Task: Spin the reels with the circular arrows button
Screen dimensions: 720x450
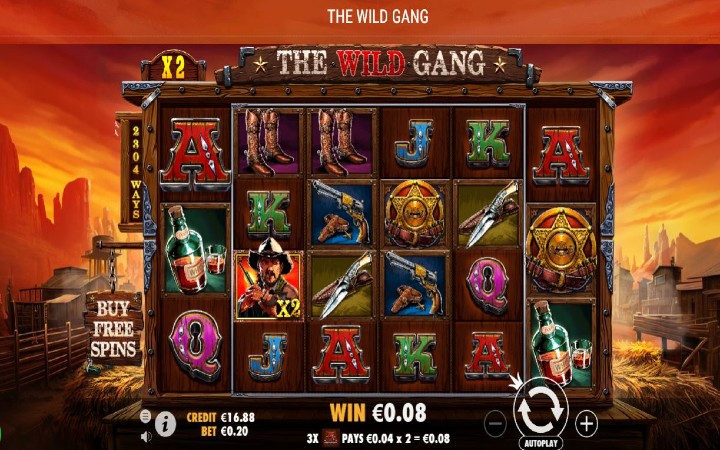Action: pos(540,408)
